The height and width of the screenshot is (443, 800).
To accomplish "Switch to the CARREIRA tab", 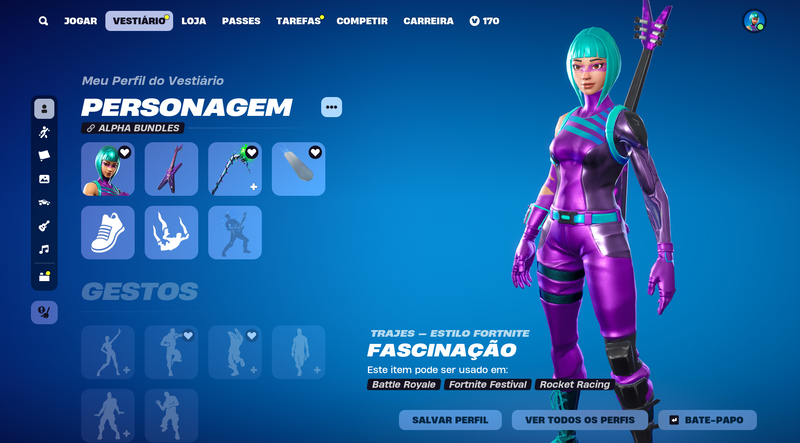I will [x=428, y=21].
